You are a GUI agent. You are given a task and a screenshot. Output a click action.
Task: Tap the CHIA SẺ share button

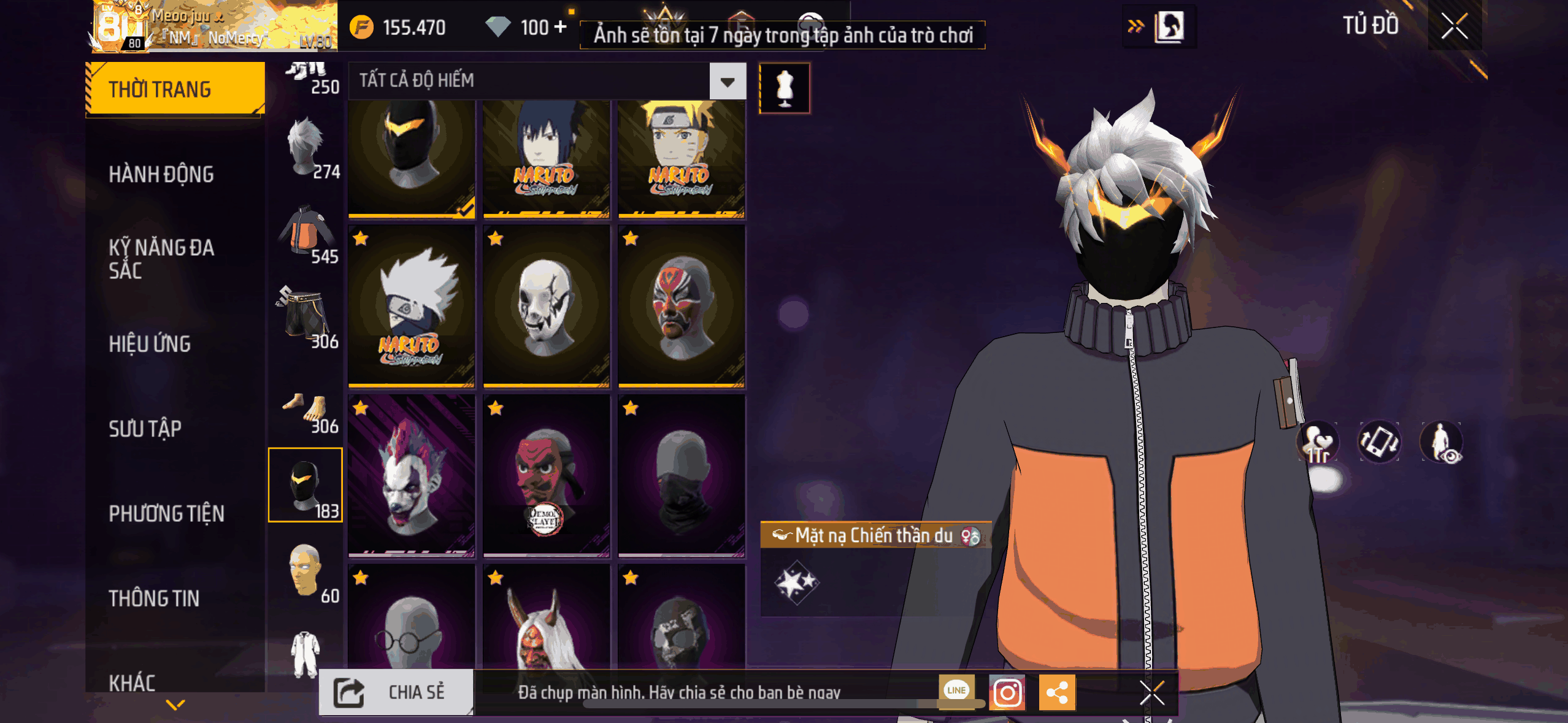[396, 692]
